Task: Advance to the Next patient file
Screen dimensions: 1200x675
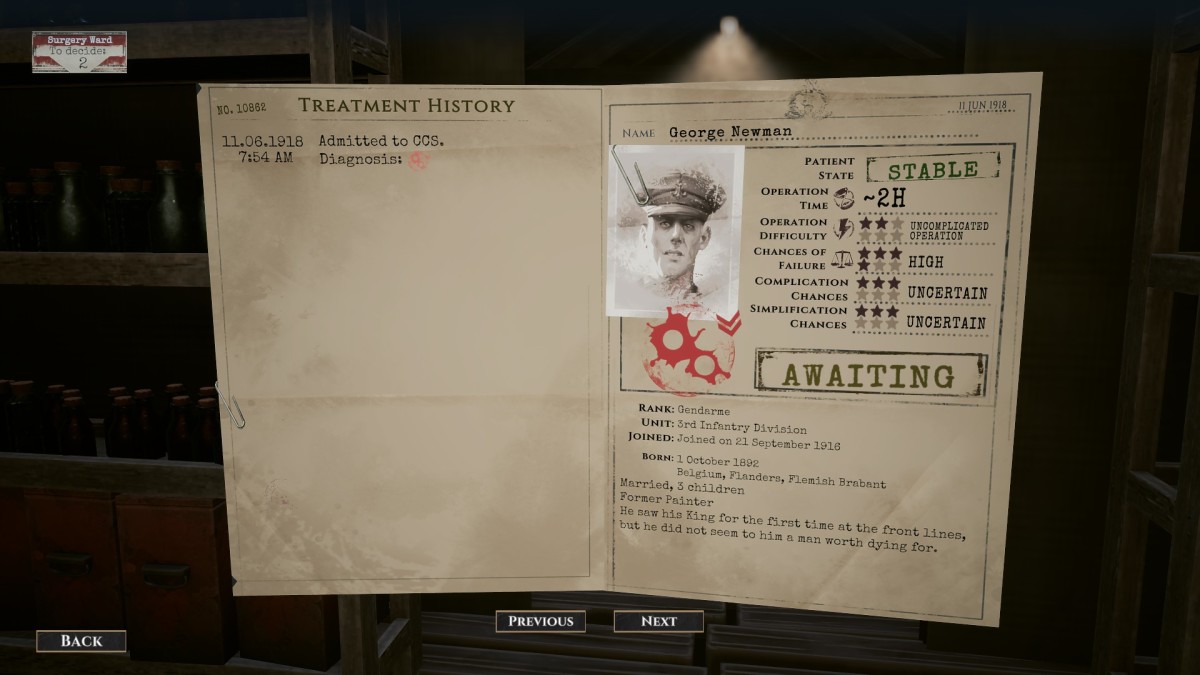Action: 658,621
